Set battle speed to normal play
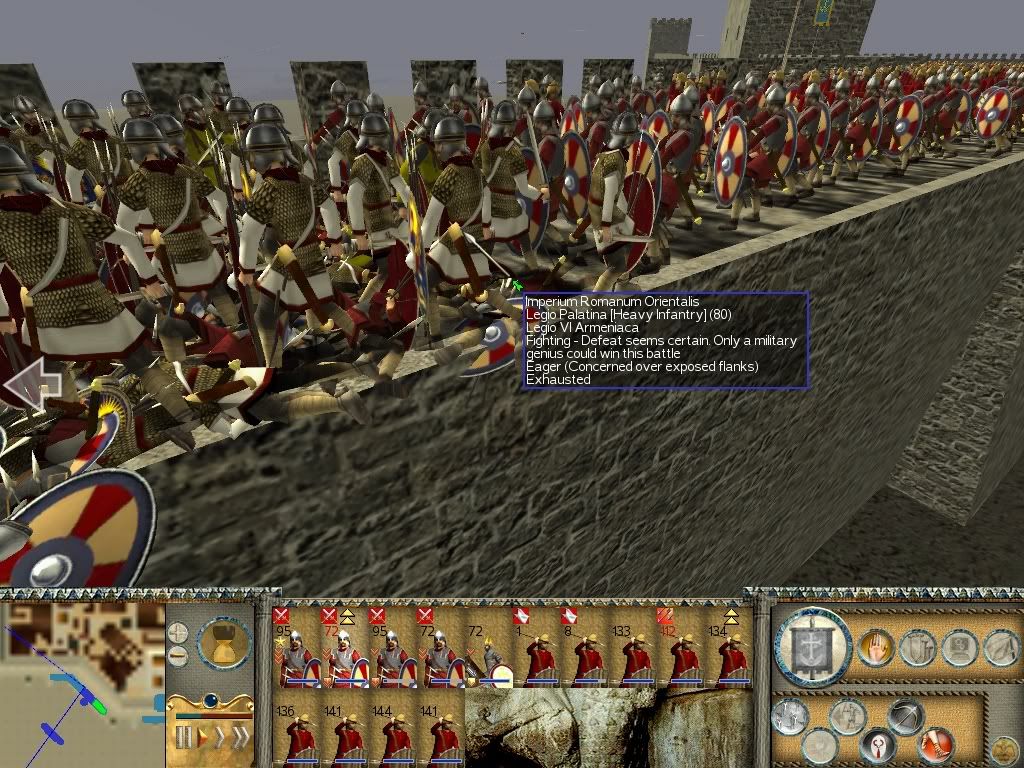 pyautogui.click(x=204, y=738)
